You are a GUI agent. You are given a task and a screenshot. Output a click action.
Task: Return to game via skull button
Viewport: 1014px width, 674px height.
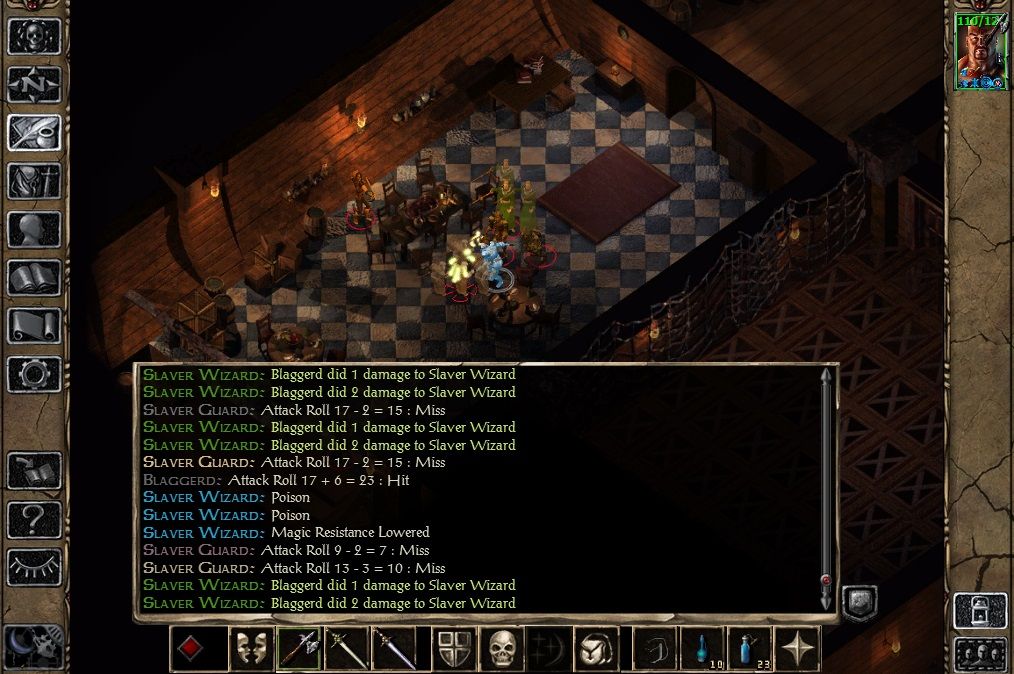click(34, 36)
